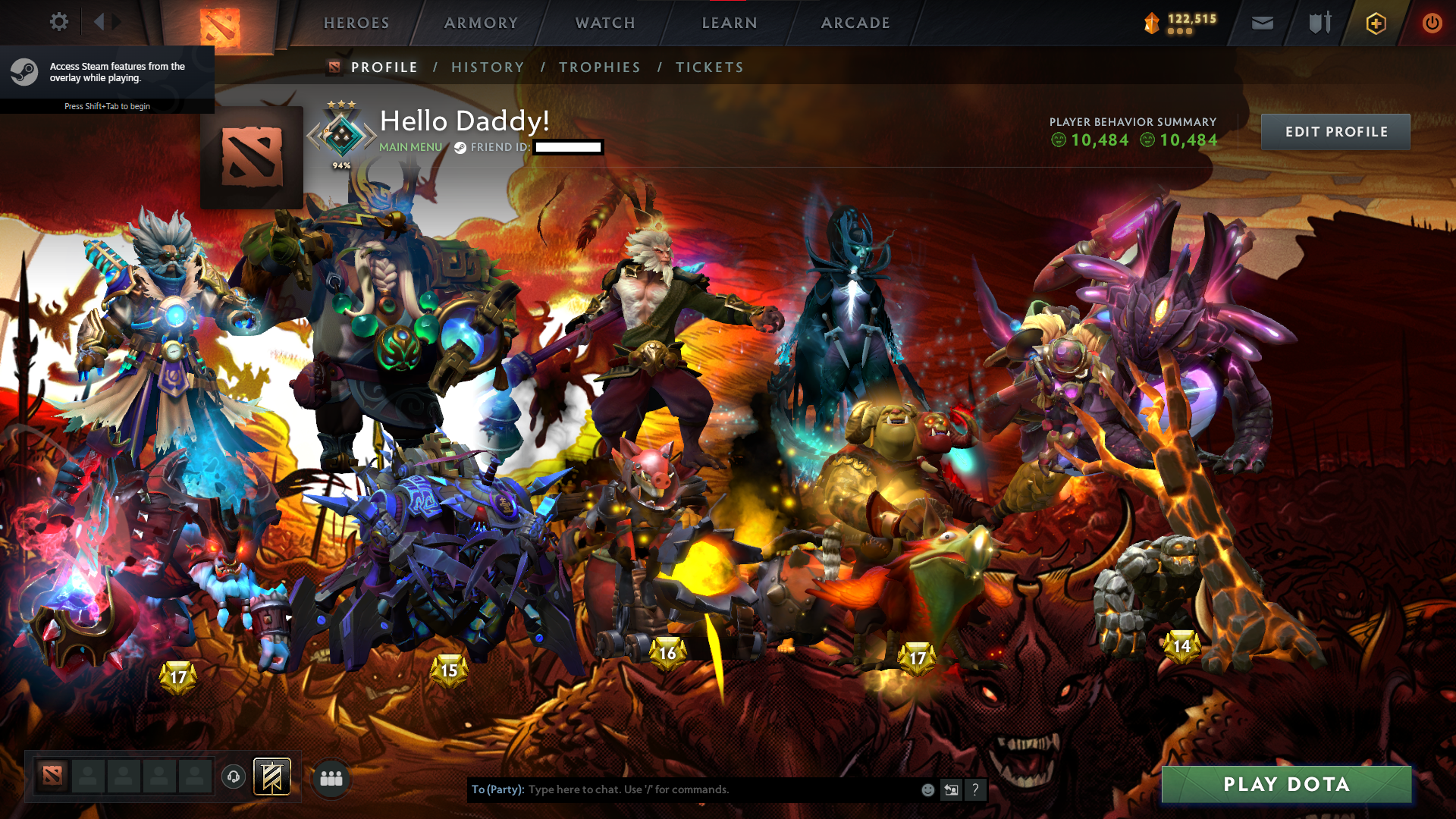Check your mail with the envelope icon
This screenshot has width=1456, height=819.
[x=1261, y=23]
